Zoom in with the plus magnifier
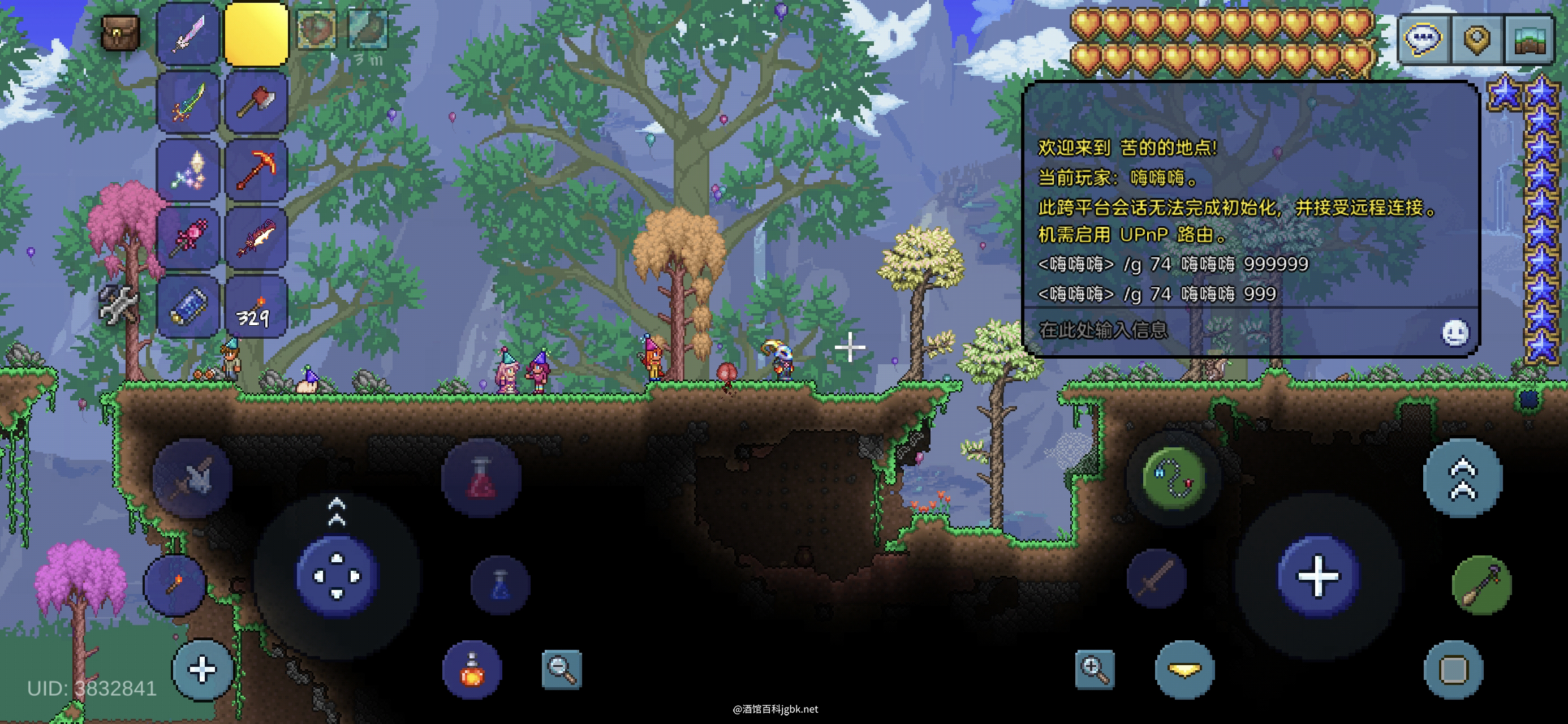The height and width of the screenshot is (724, 1568). [1095, 669]
